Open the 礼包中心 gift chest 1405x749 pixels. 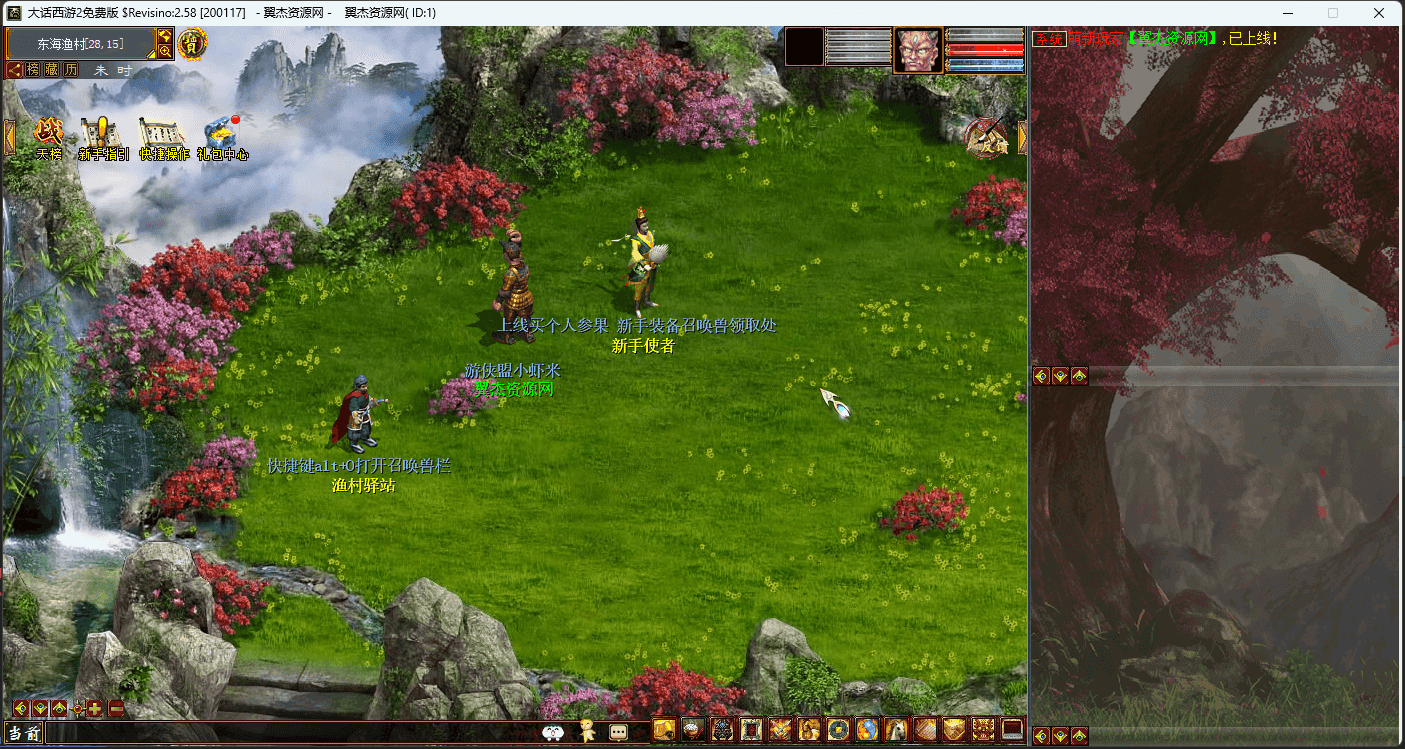tap(221, 135)
